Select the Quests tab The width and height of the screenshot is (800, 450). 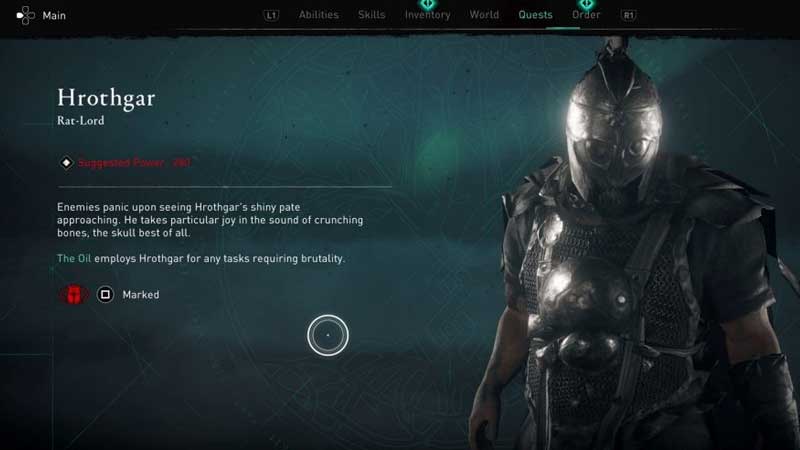[535, 15]
